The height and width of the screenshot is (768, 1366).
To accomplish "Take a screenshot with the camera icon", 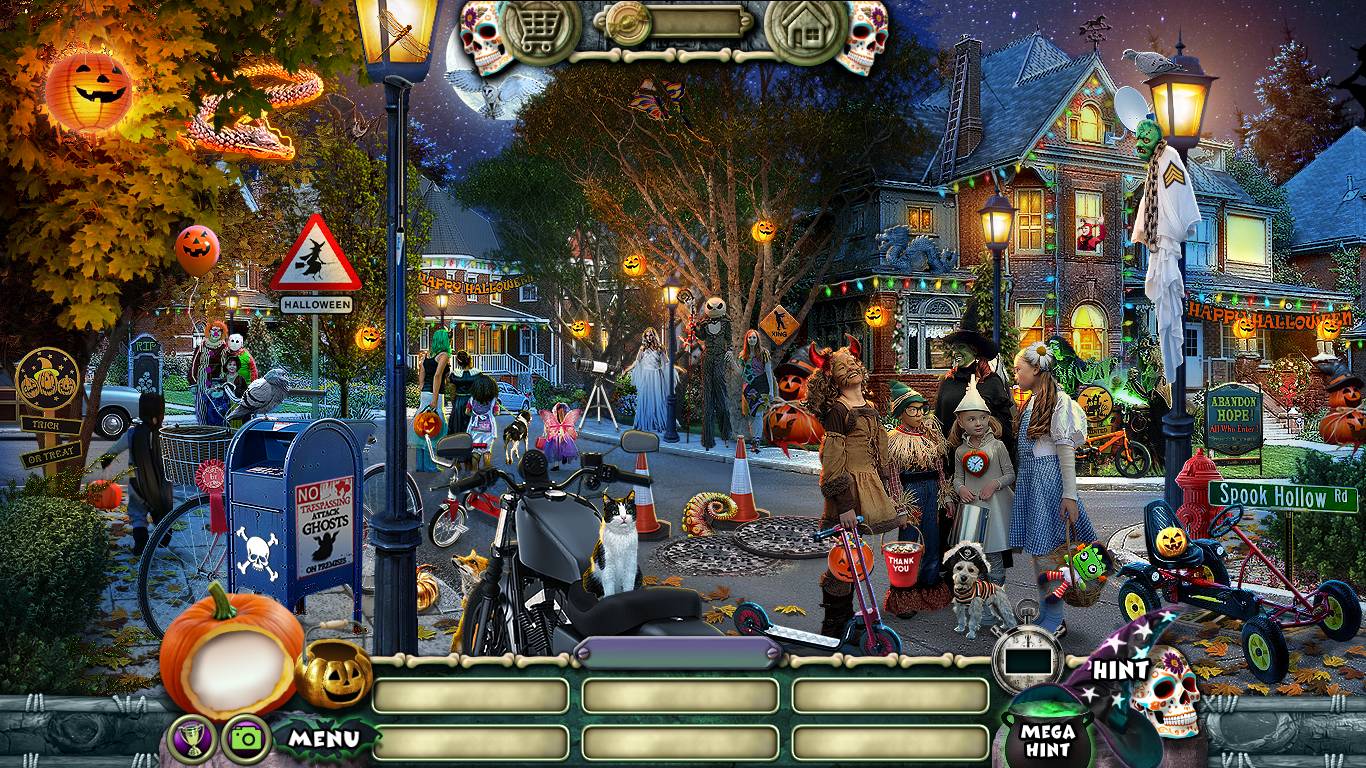I will [x=245, y=738].
